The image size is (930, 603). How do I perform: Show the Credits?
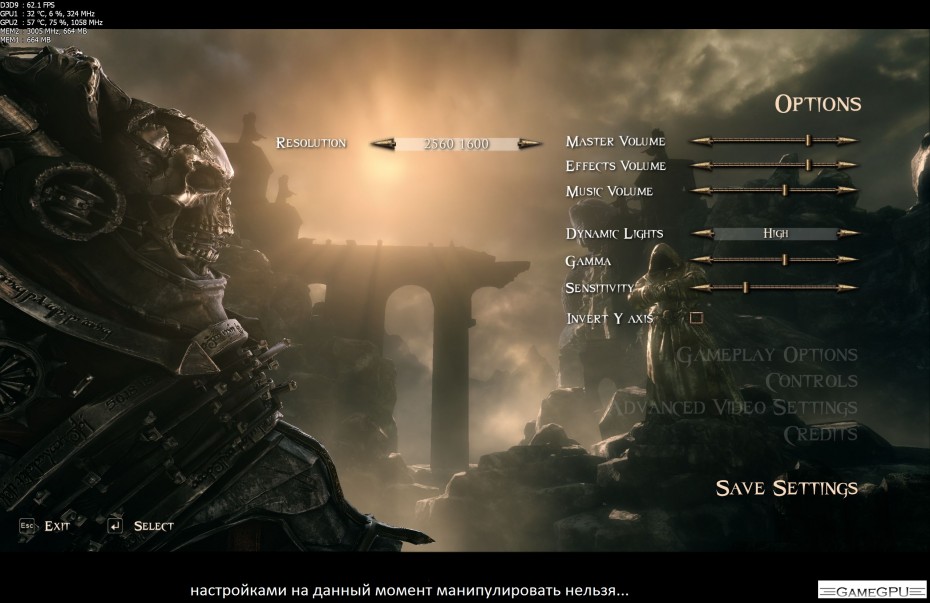point(820,434)
